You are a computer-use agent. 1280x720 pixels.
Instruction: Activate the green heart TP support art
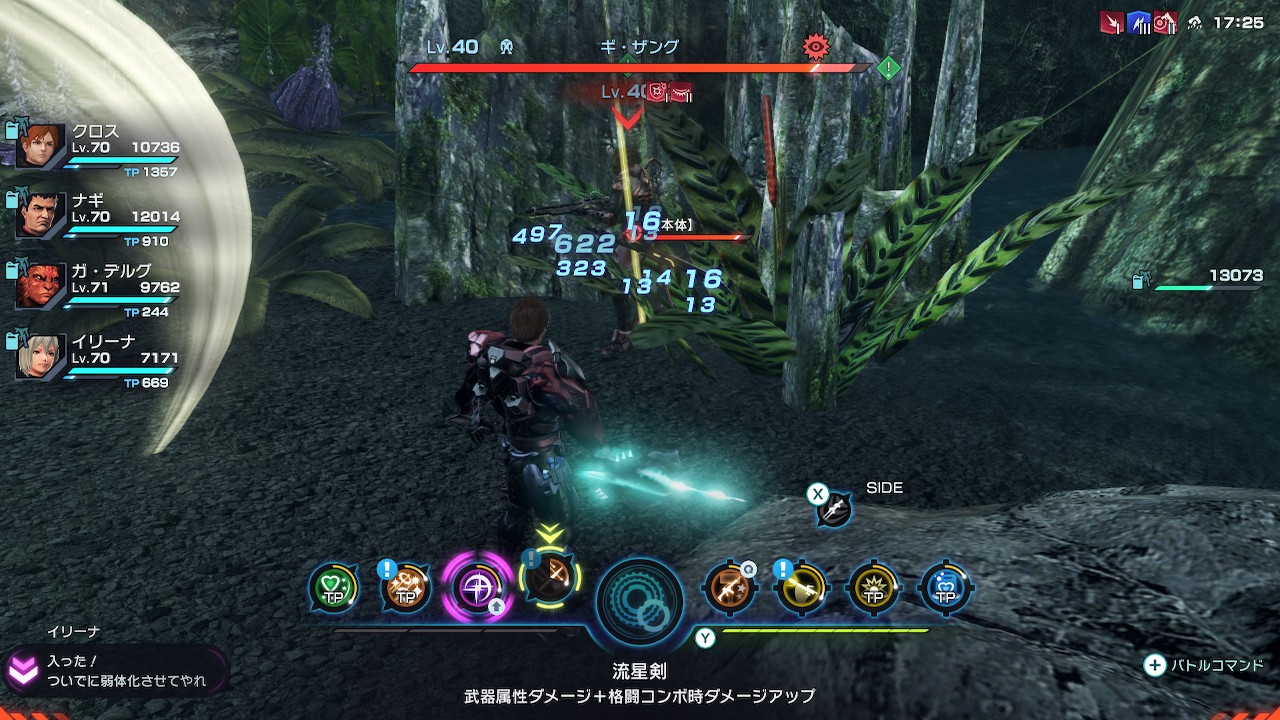pos(333,588)
